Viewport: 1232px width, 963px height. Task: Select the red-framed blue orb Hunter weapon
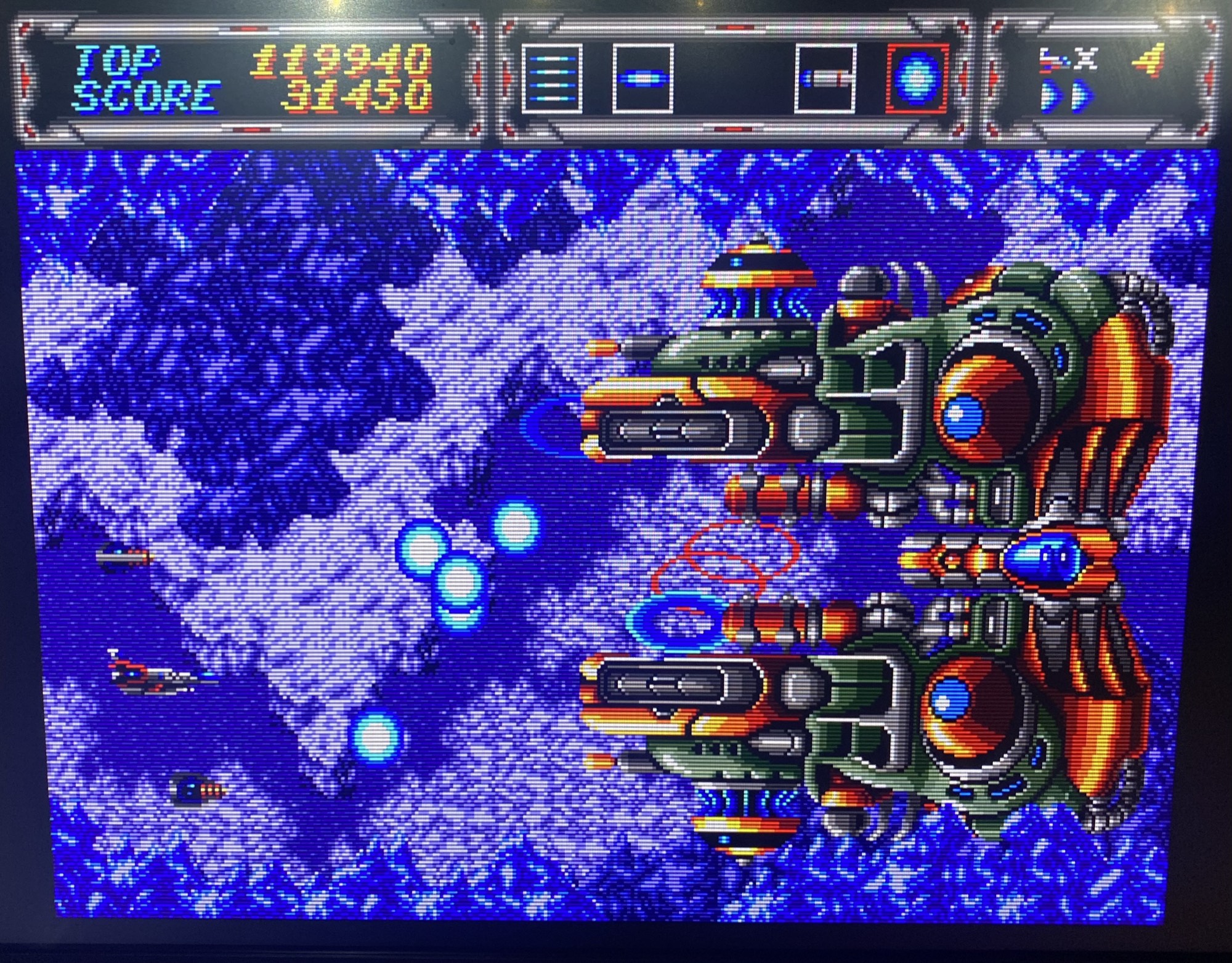point(917,79)
